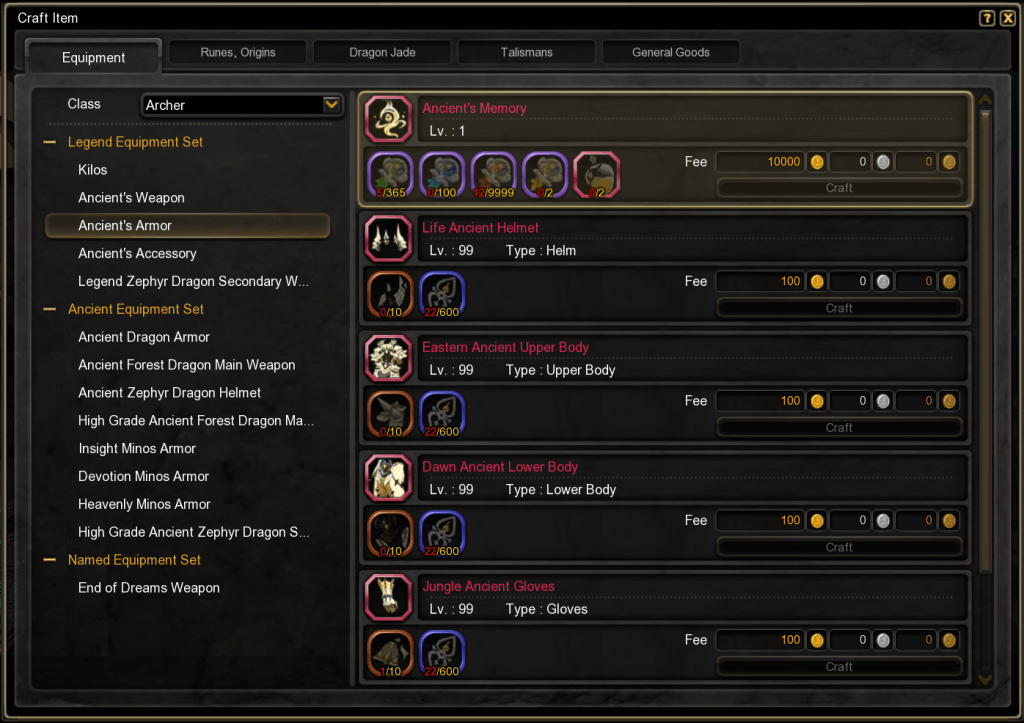The height and width of the screenshot is (723, 1024).
Task: Show the Talismans crafting tab
Action: pos(526,52)
